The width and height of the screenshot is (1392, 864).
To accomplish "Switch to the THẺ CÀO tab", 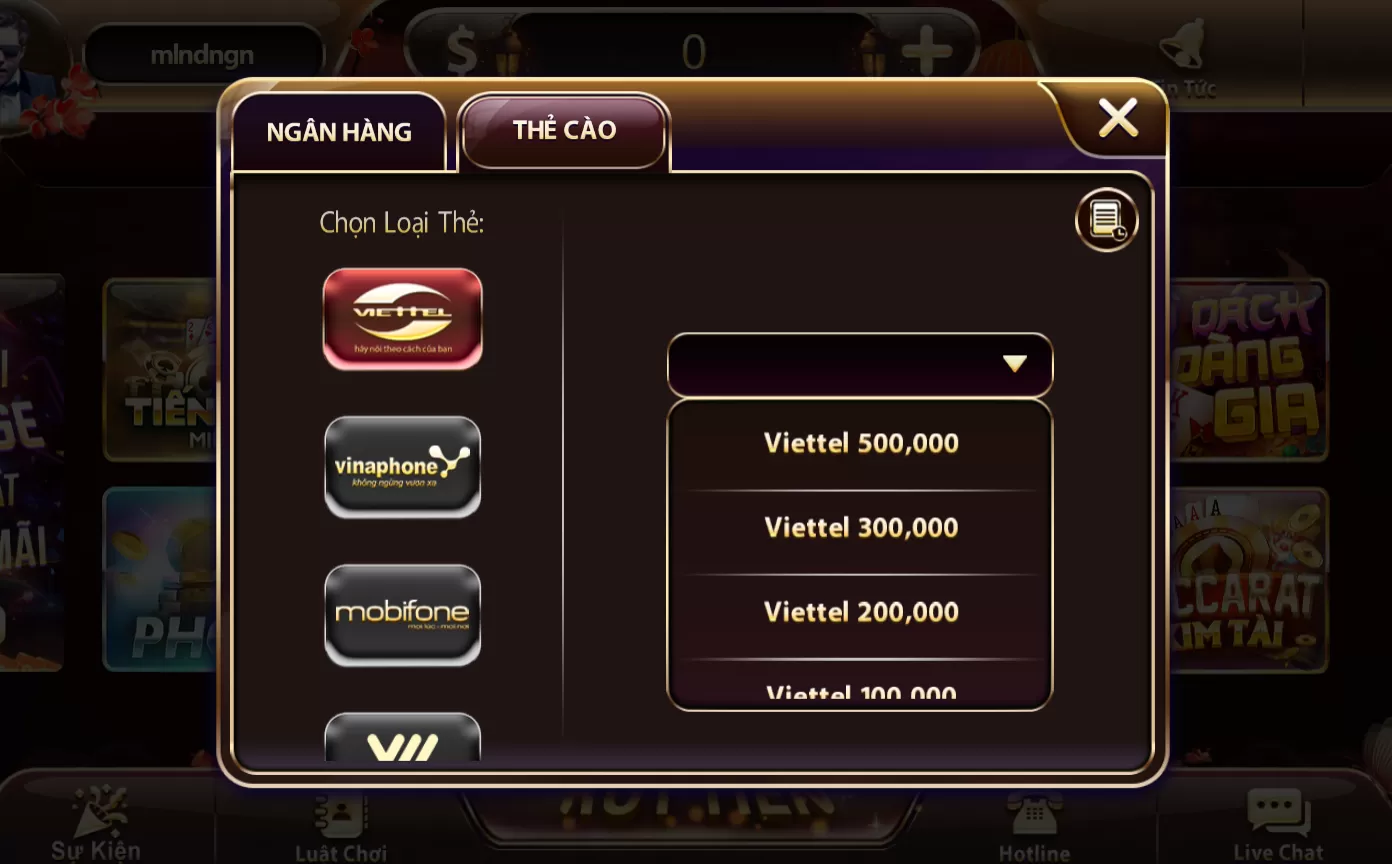I will coord(562,129).
